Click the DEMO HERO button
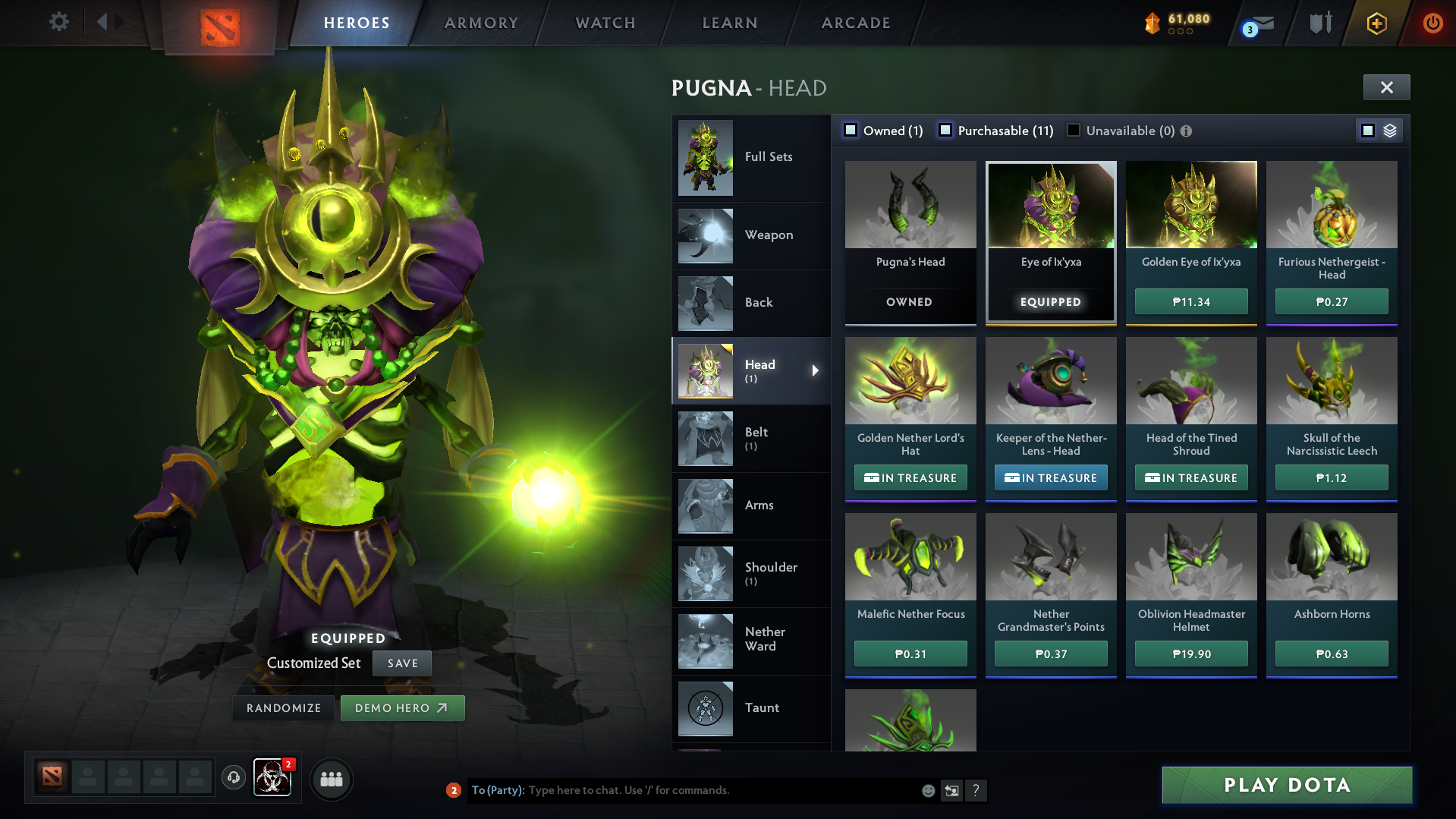This screenshot has height=819, width=1456. (403, 707)
